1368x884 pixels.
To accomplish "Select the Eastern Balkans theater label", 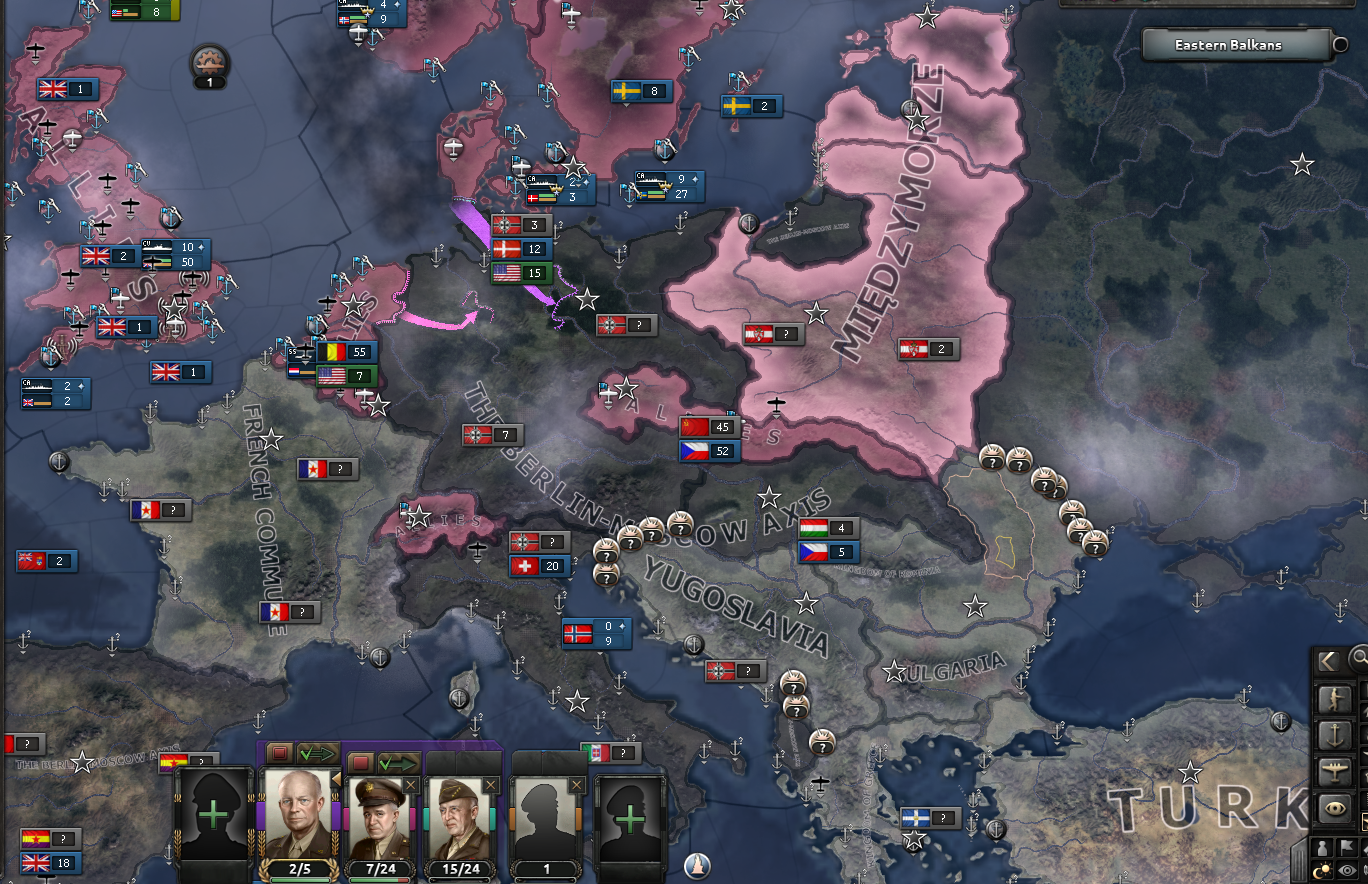I will (1228, 45).
